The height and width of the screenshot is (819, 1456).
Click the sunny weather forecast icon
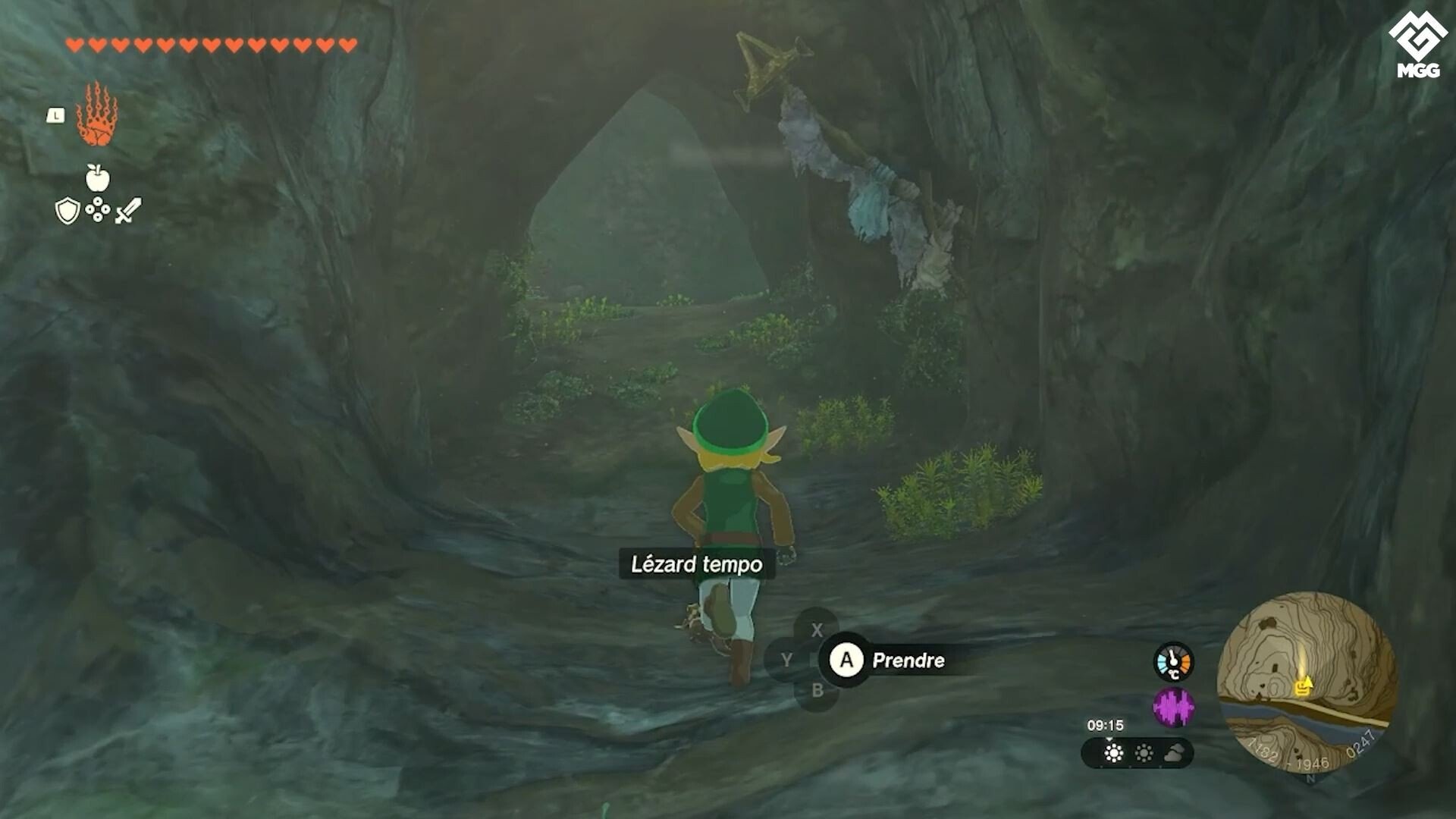pyautogui.click(x=1113, y=752)
